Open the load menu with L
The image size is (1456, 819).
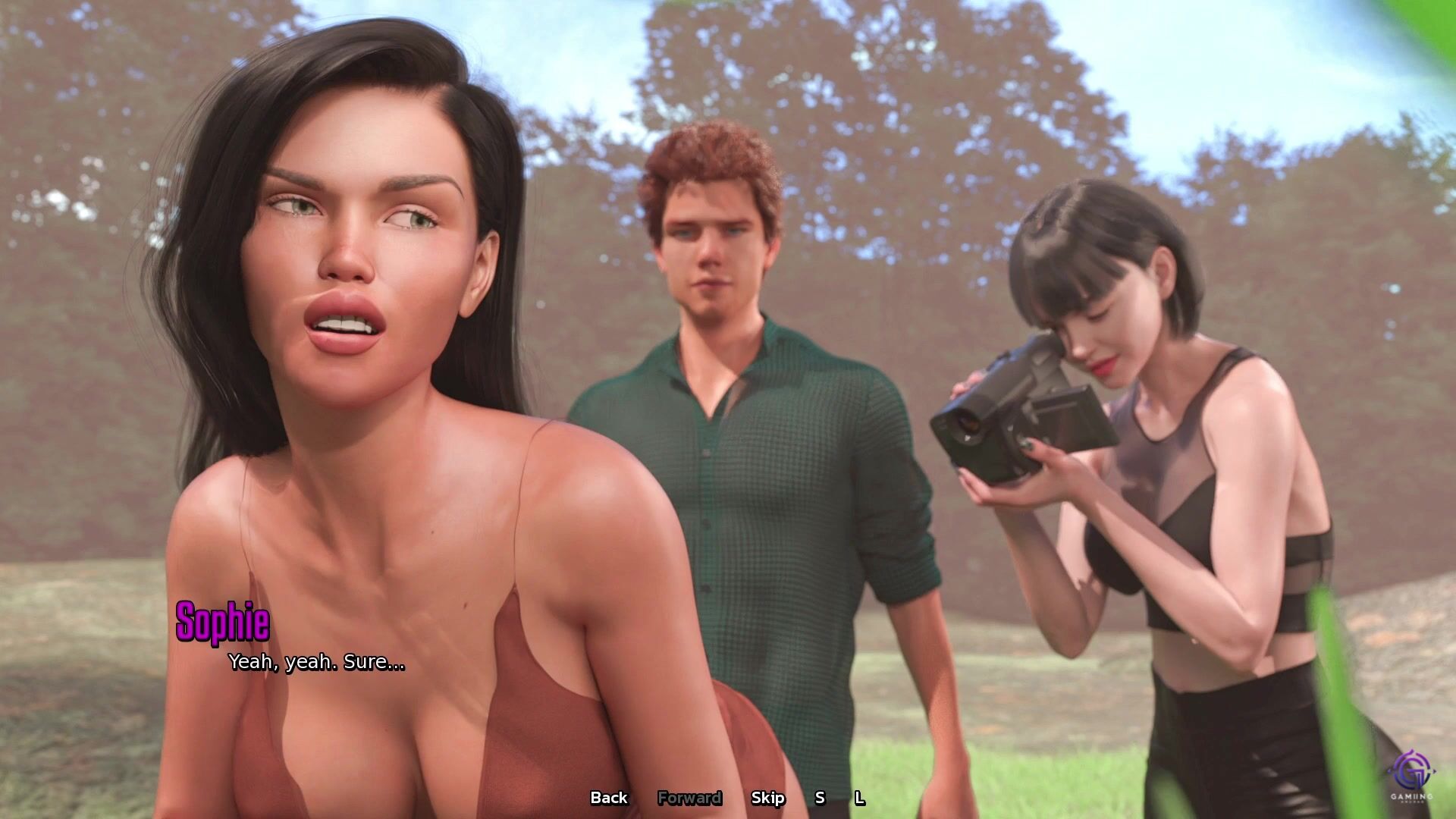[x=859, y=798]
